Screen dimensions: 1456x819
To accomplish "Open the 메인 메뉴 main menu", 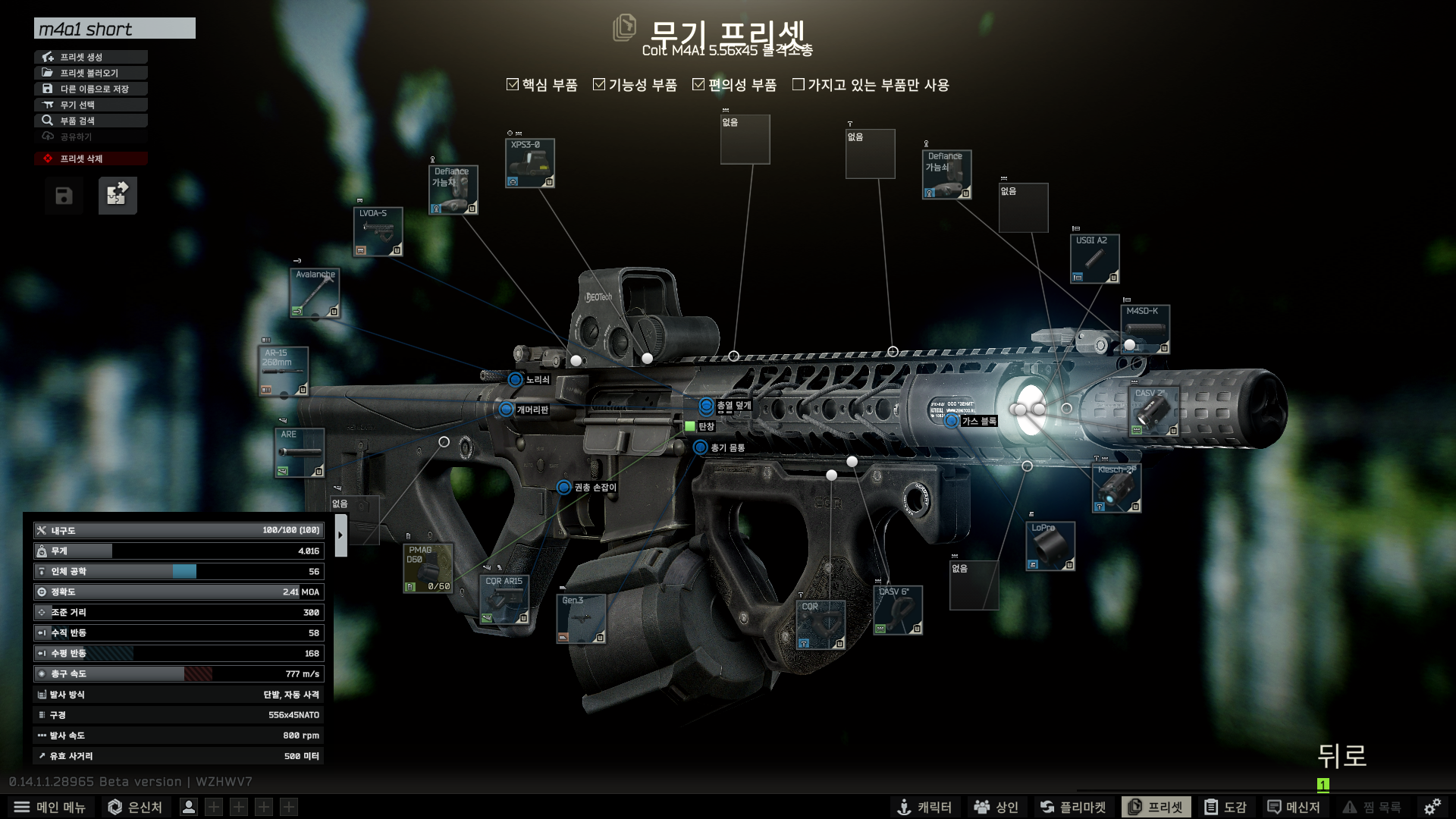I will click(52, 807).
